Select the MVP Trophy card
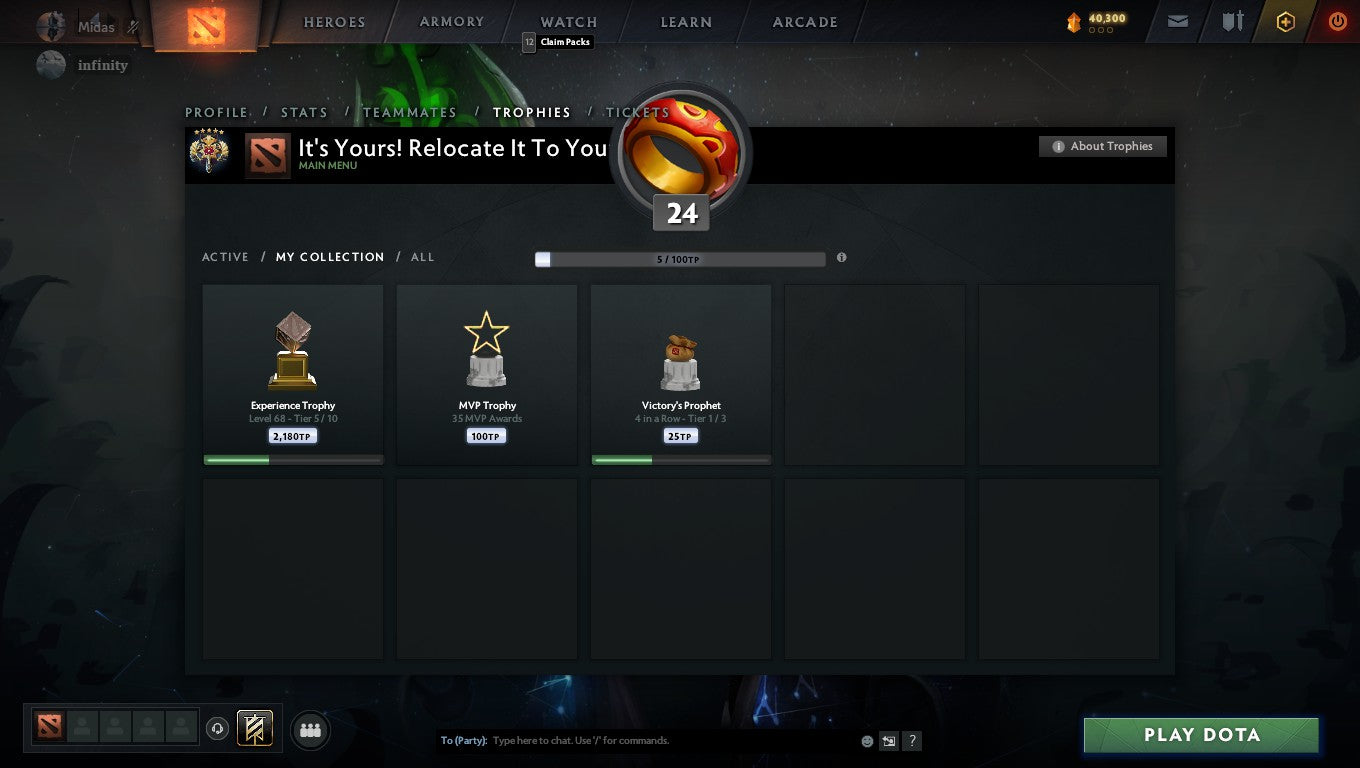The width and height of the screenshot is (1360, 768). tap(487, 374)
